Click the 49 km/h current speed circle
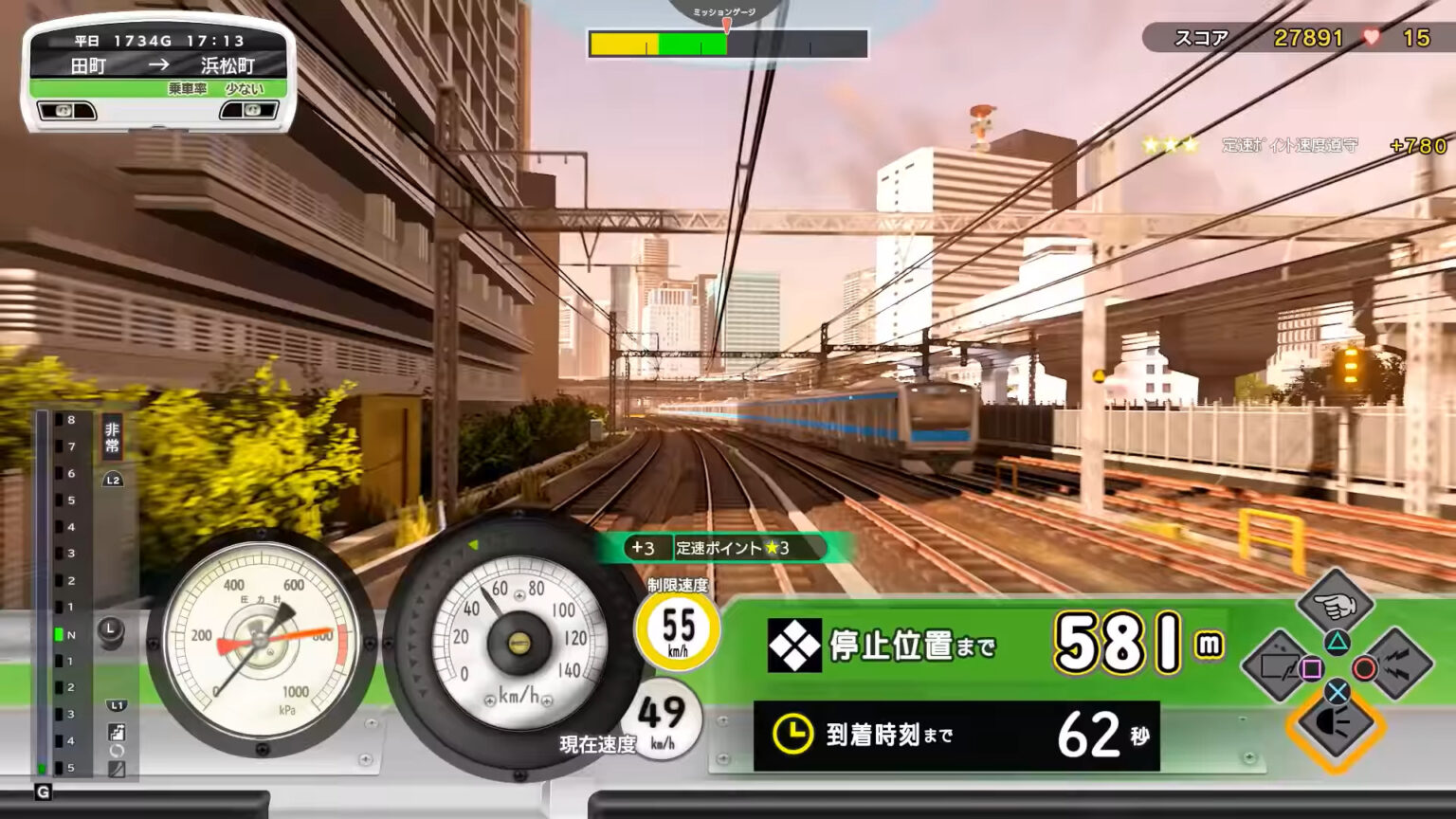This screenshot has width=1456, height=819. 664,719
